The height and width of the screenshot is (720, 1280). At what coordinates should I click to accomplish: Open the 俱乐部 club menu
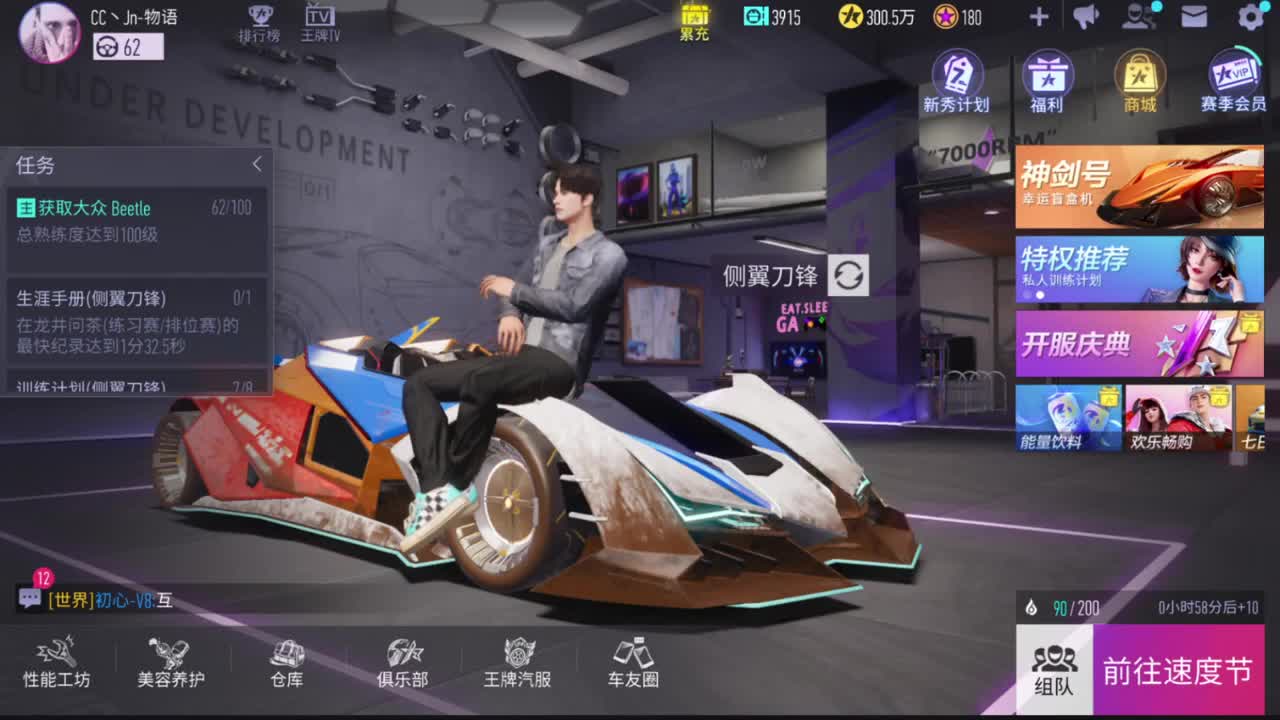(403, 663)
